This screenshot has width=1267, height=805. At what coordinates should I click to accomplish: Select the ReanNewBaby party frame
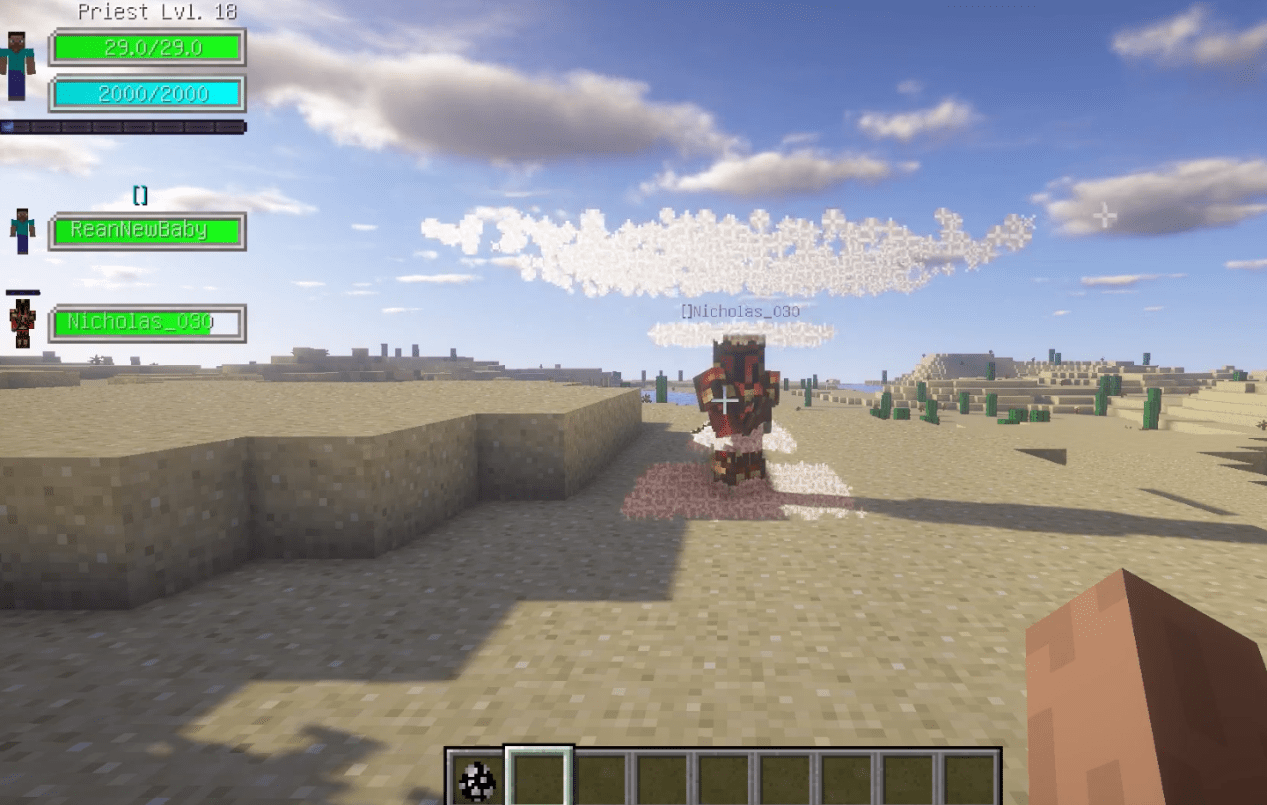click(x=147, y=231)
